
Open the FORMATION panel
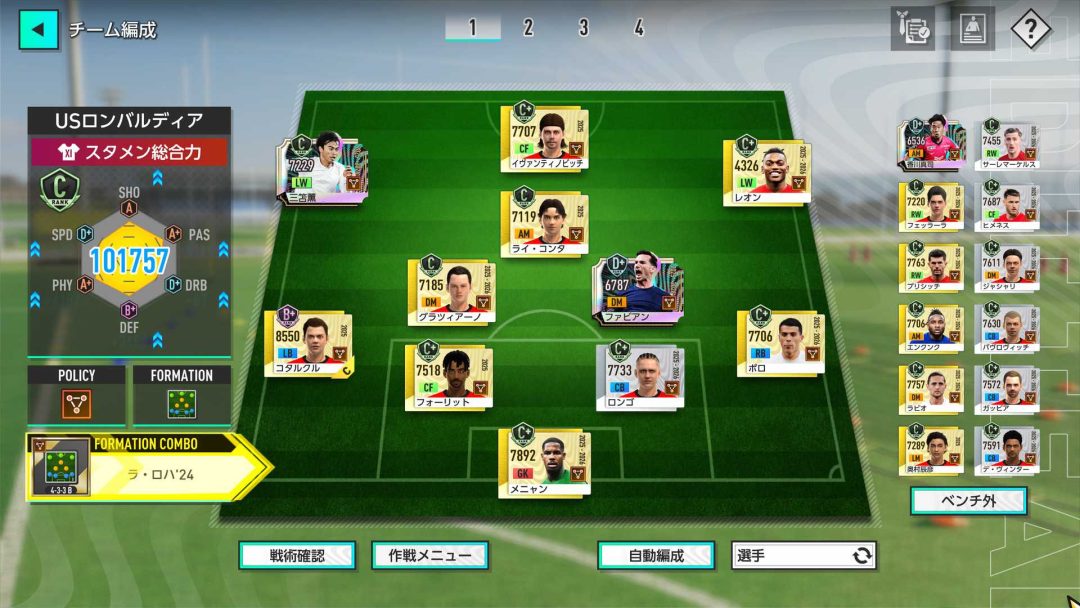181,396
